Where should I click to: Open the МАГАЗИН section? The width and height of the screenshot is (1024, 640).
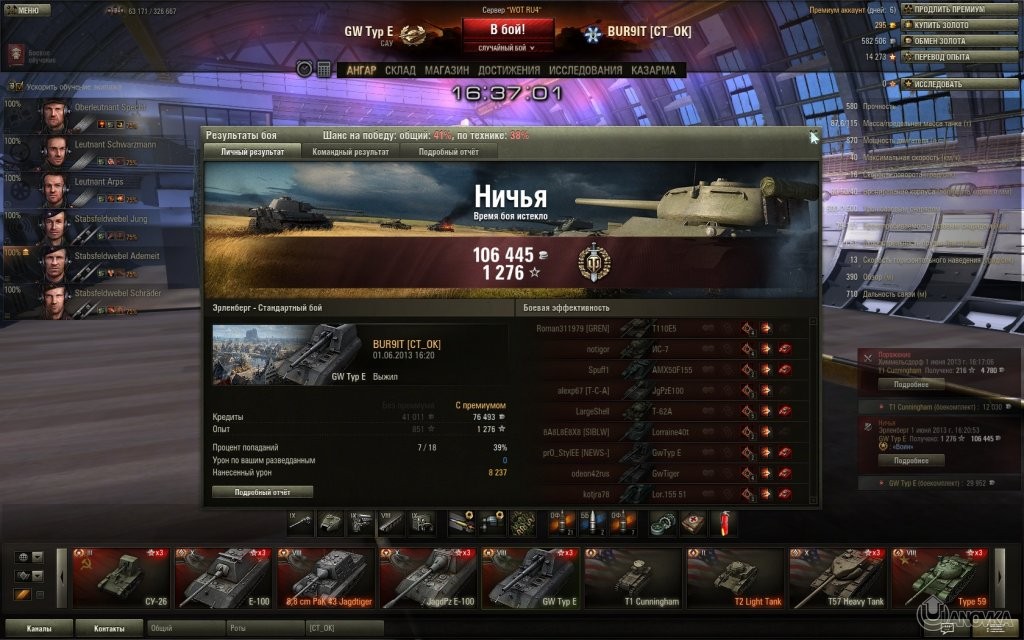[x=446, y=70]
